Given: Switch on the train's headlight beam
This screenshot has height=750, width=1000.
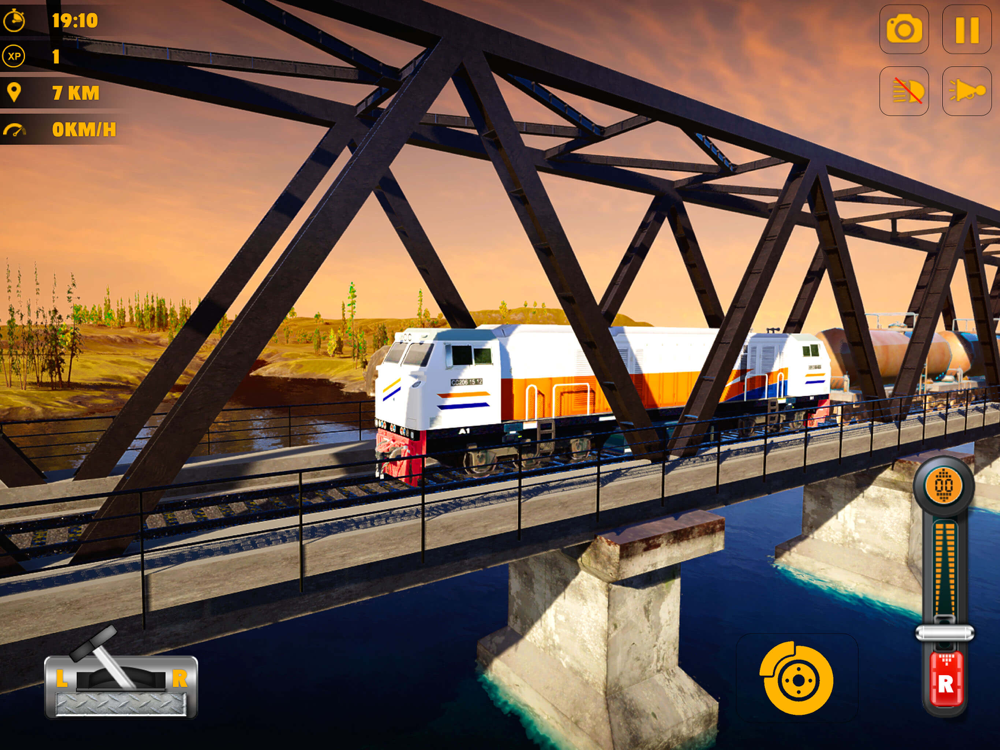Looking at the screenshot, I should pyautogui.click(x=967, y=92).
